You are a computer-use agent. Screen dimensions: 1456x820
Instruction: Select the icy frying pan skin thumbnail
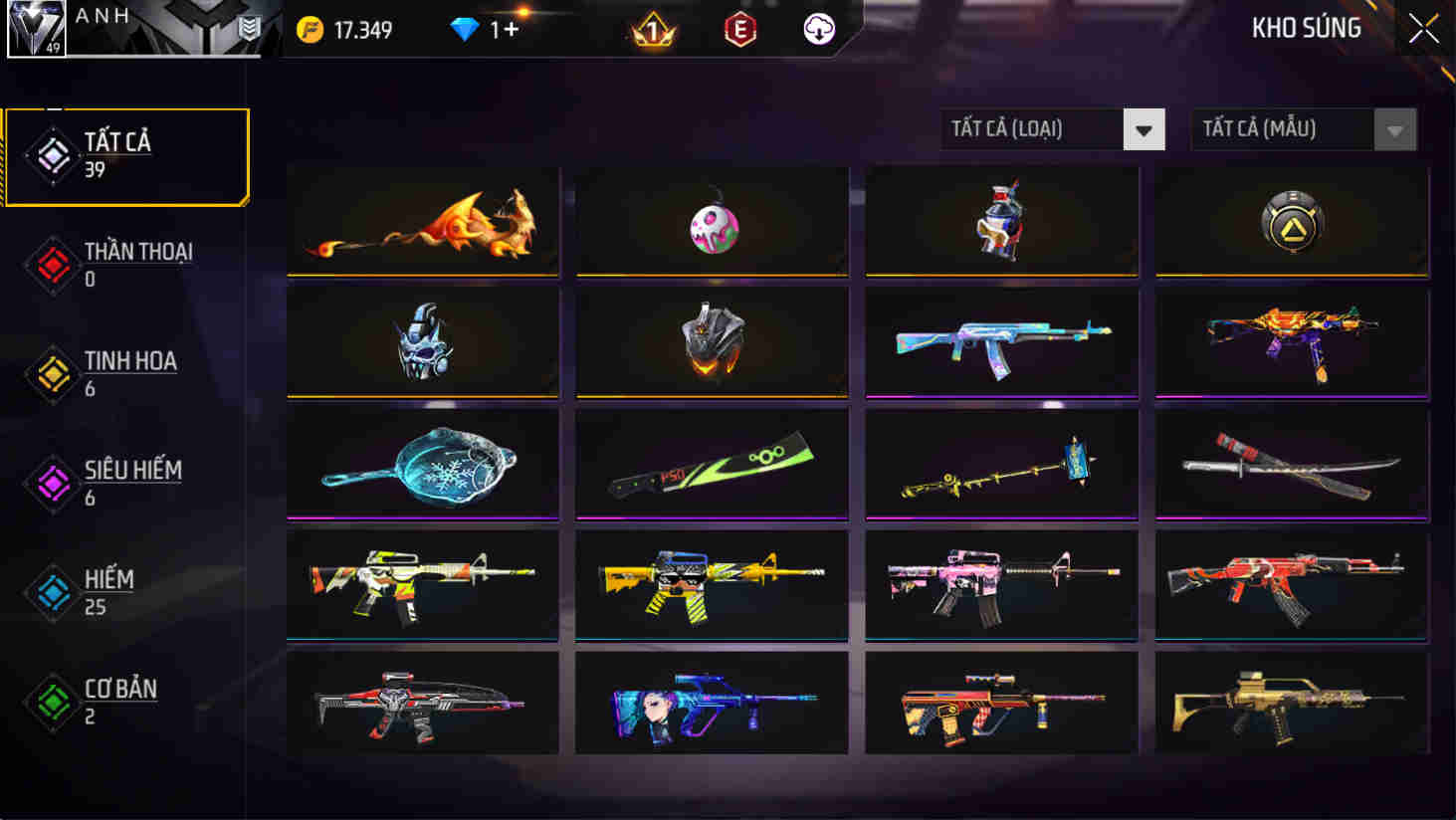[x=422, y=464]
